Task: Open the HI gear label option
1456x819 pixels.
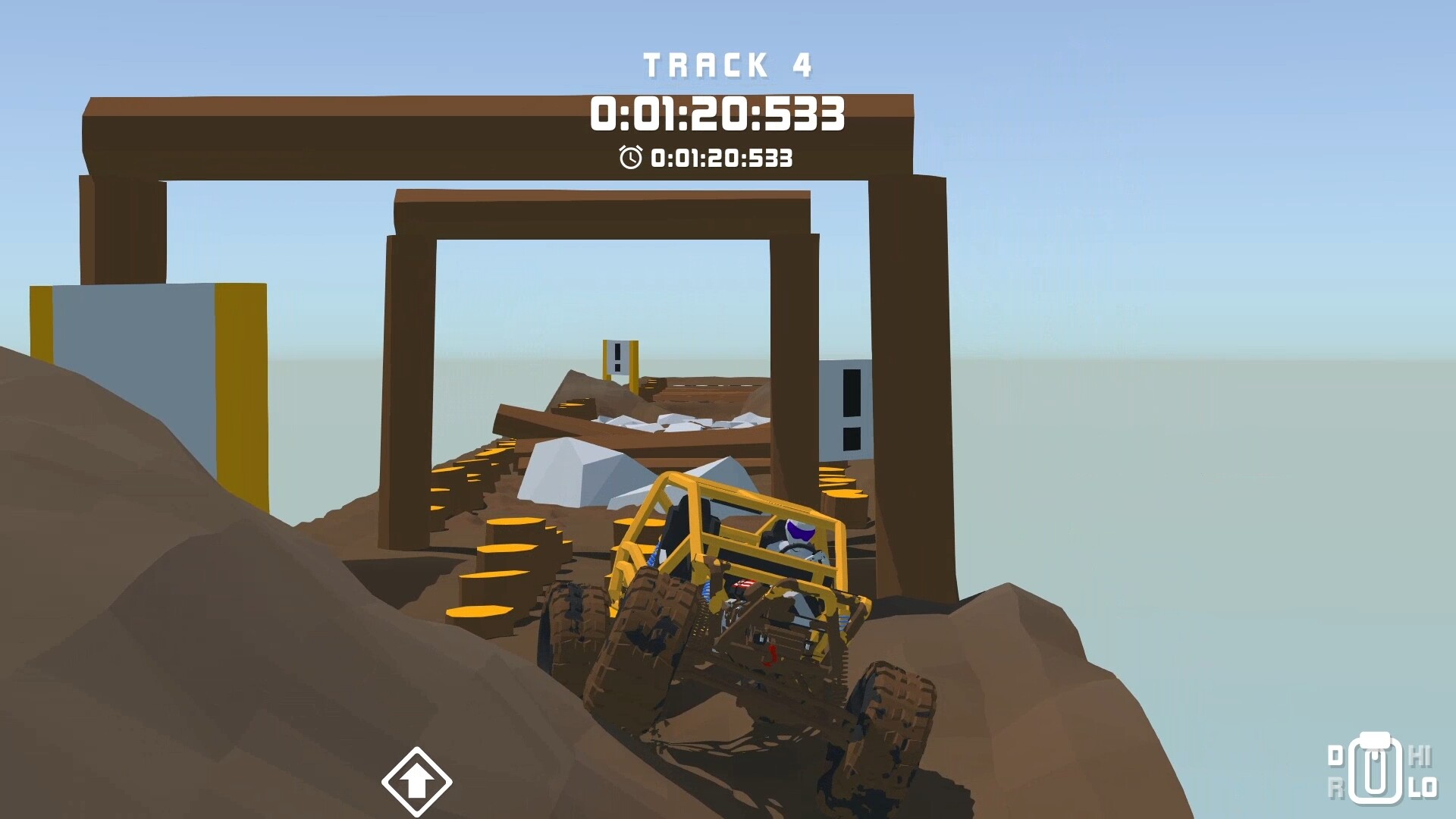Action: point(1420,755)
